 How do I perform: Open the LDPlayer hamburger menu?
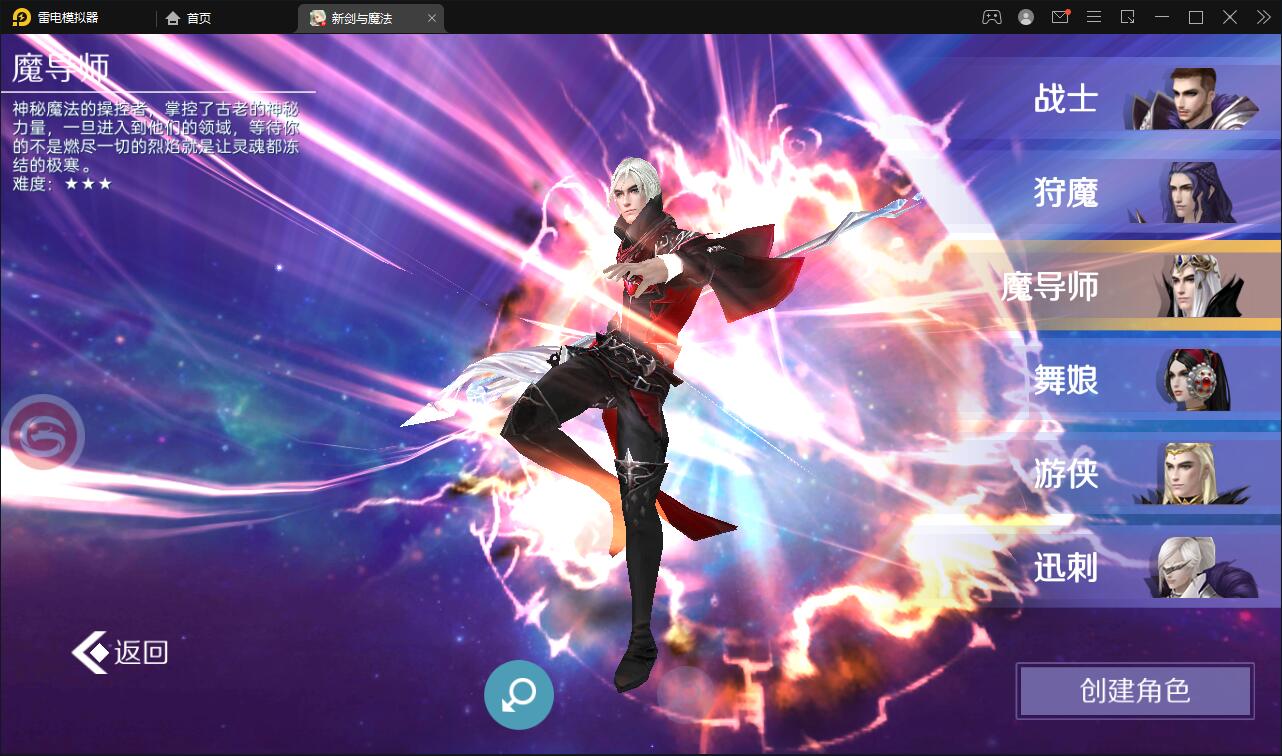1093,17
